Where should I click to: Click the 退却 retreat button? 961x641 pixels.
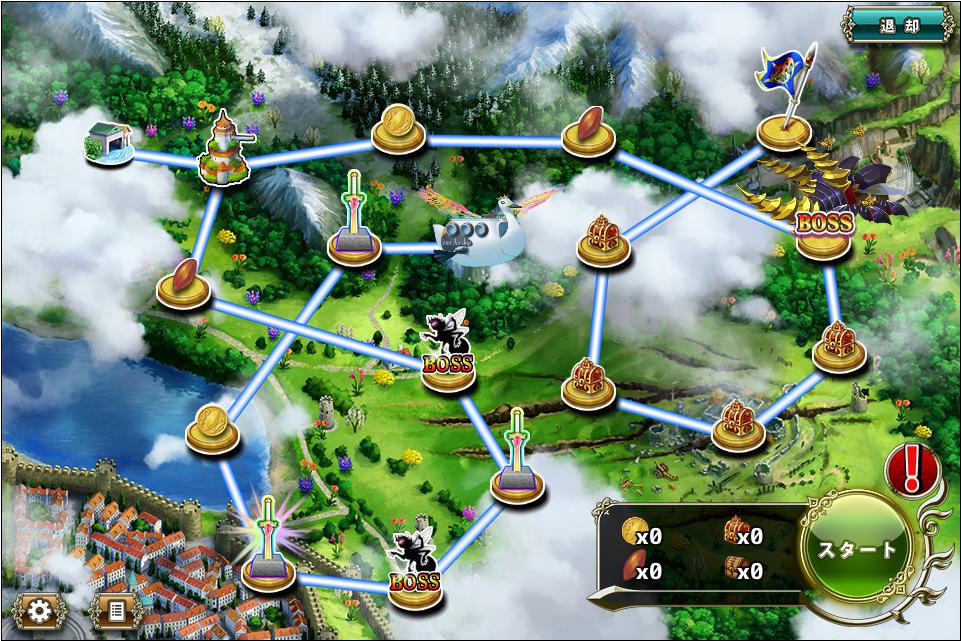pos(897,24)
